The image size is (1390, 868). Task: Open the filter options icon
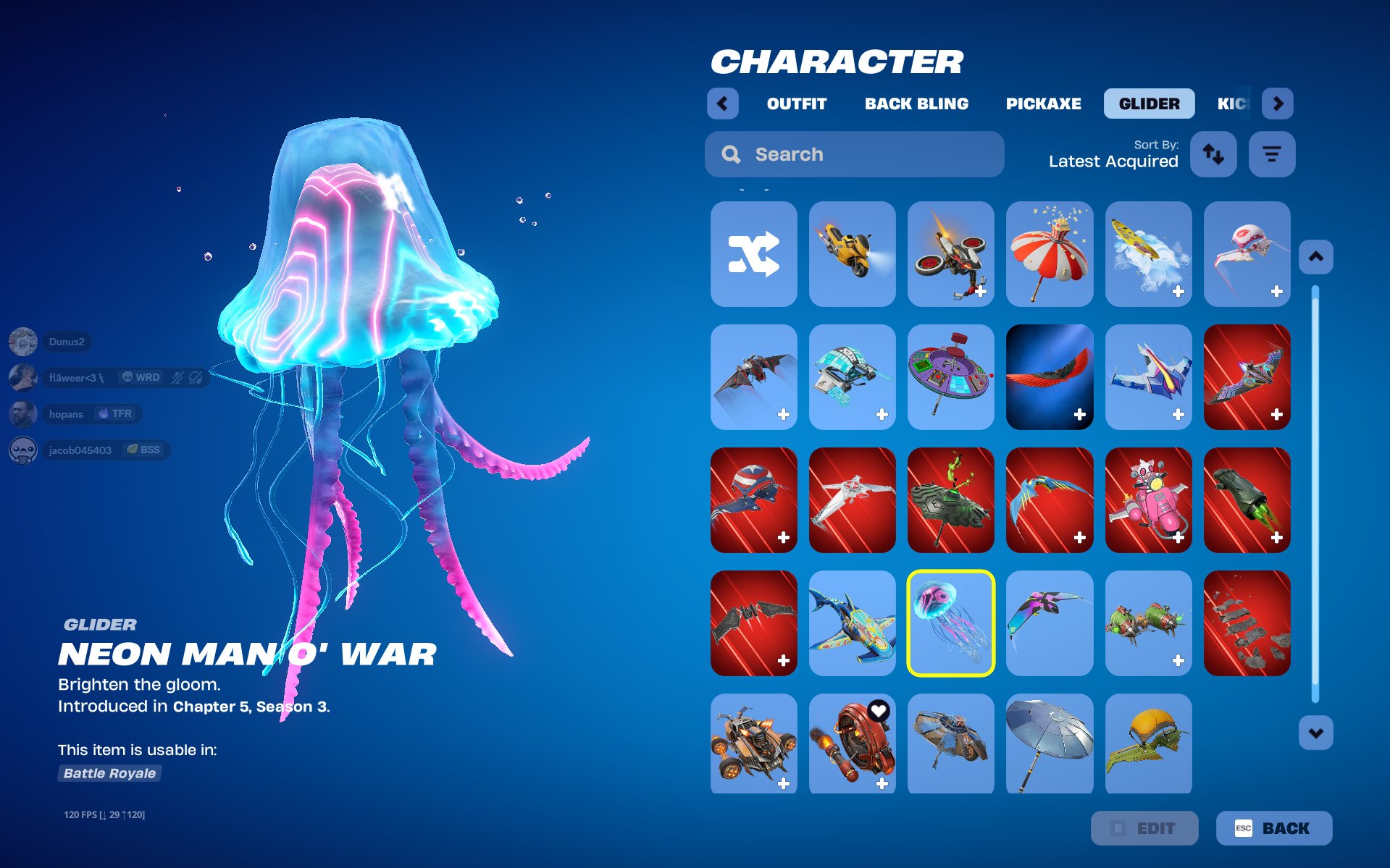click(x=1272, y=154)
